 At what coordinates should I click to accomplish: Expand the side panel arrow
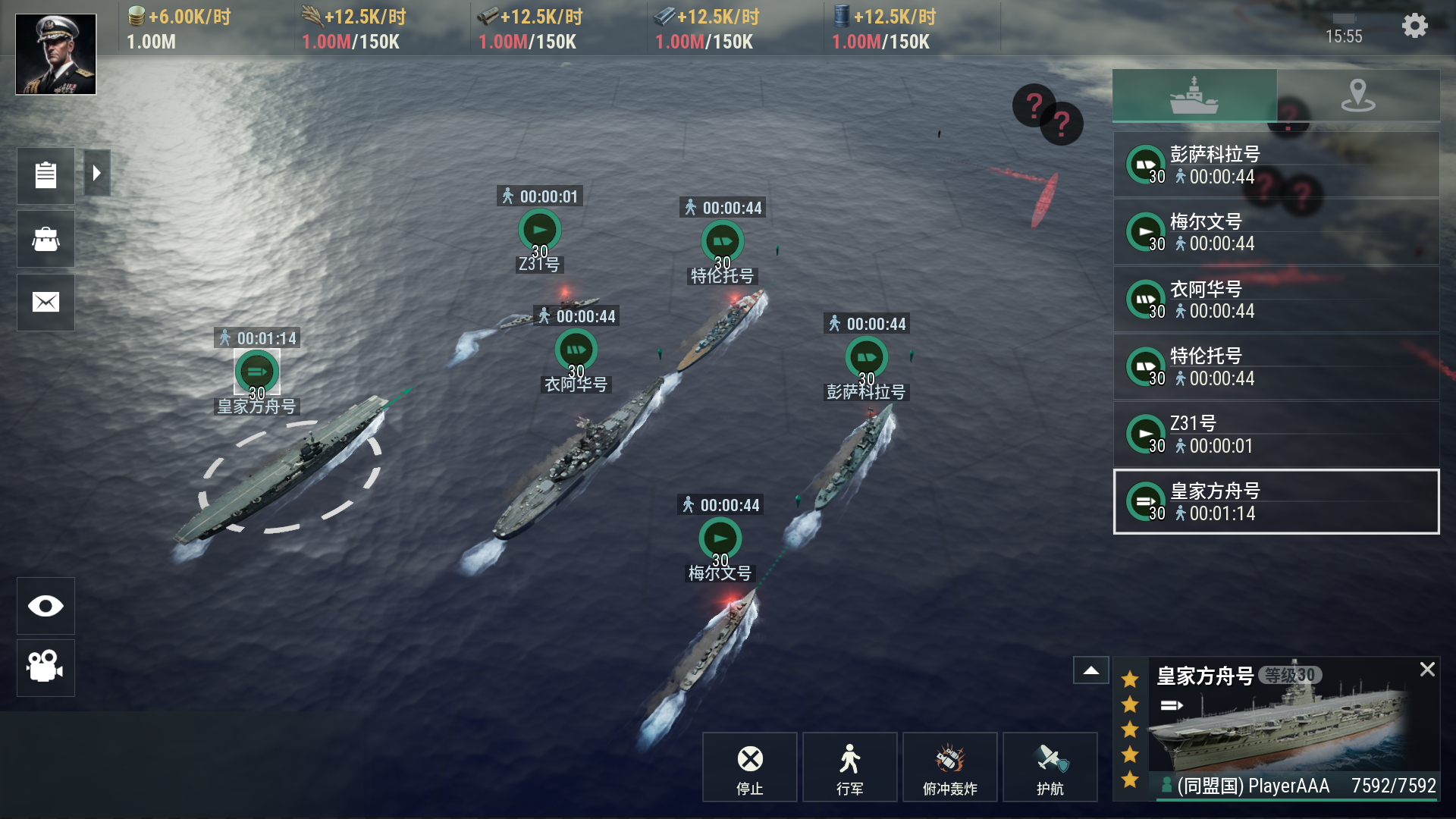97,173
